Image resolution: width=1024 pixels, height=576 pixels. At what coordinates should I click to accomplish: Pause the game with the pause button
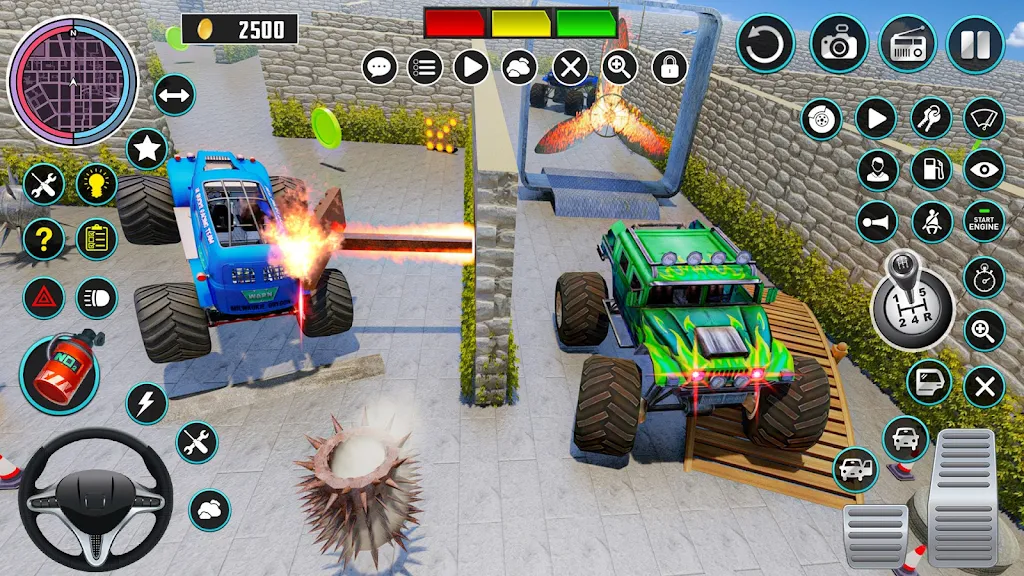point(975,44)
